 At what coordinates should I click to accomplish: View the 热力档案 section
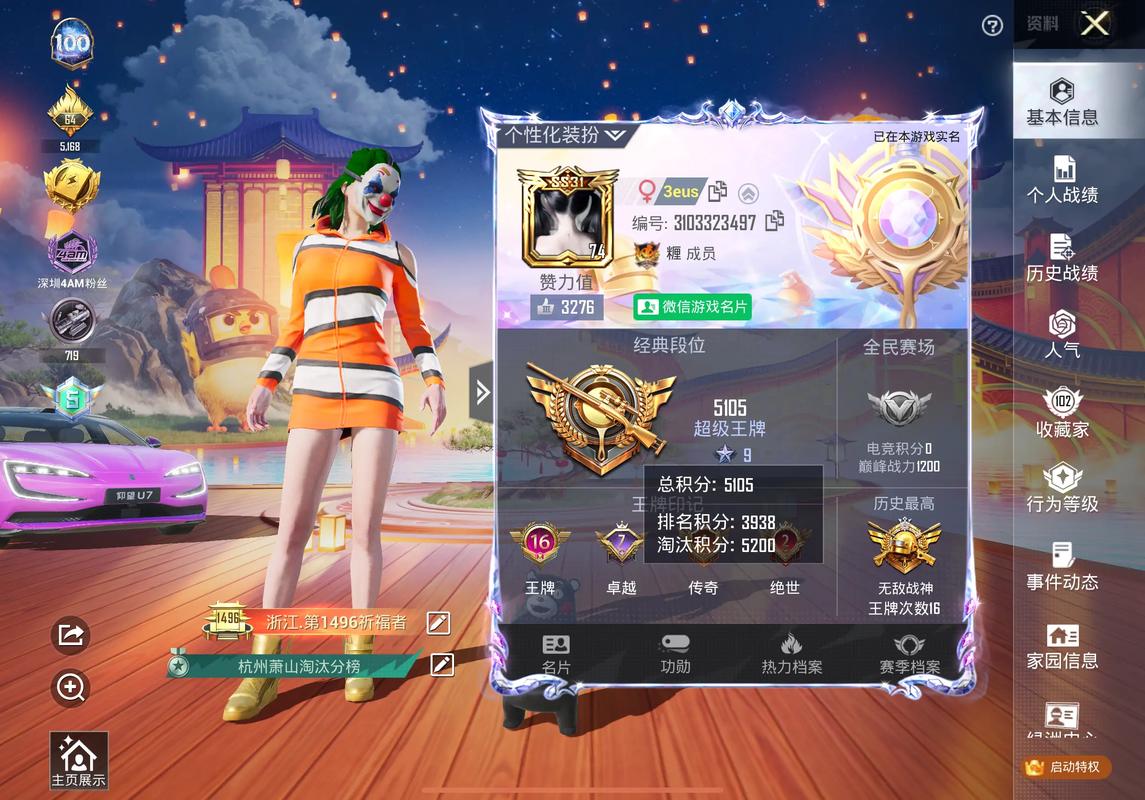(x=792, y=654)
